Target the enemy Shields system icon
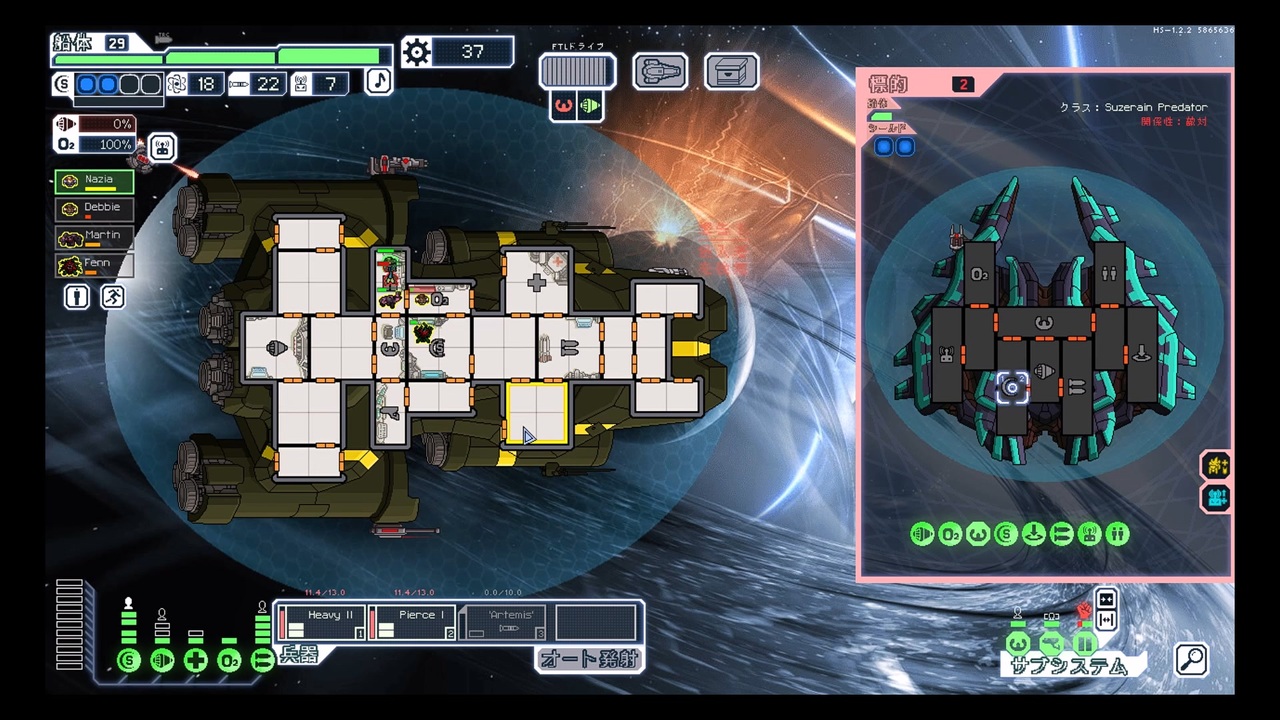 [1005, 533]
